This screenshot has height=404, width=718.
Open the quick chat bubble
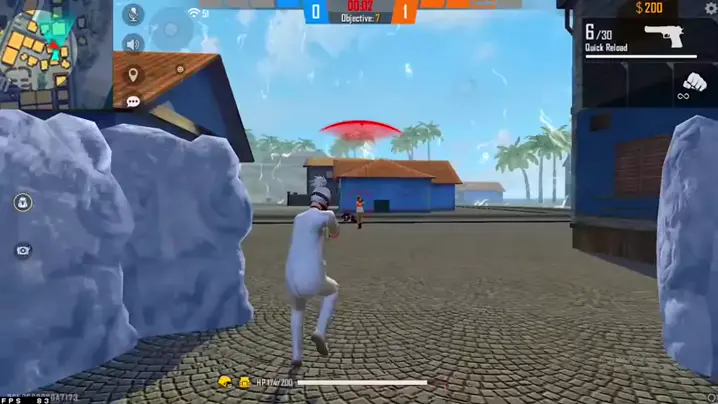[133, 102]
